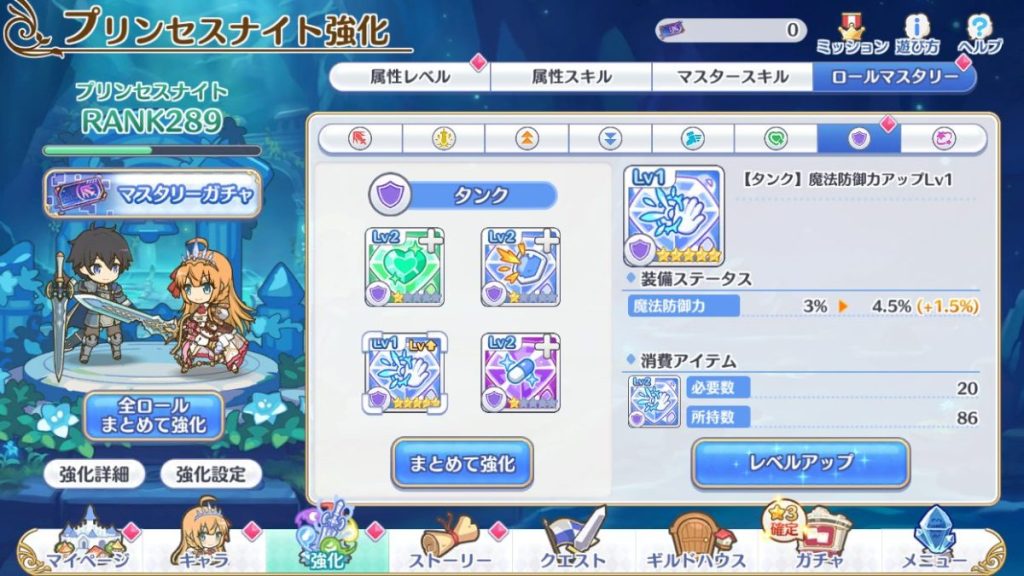
Task: Switch to the 属性スキル tab
Action: [571, 77]
